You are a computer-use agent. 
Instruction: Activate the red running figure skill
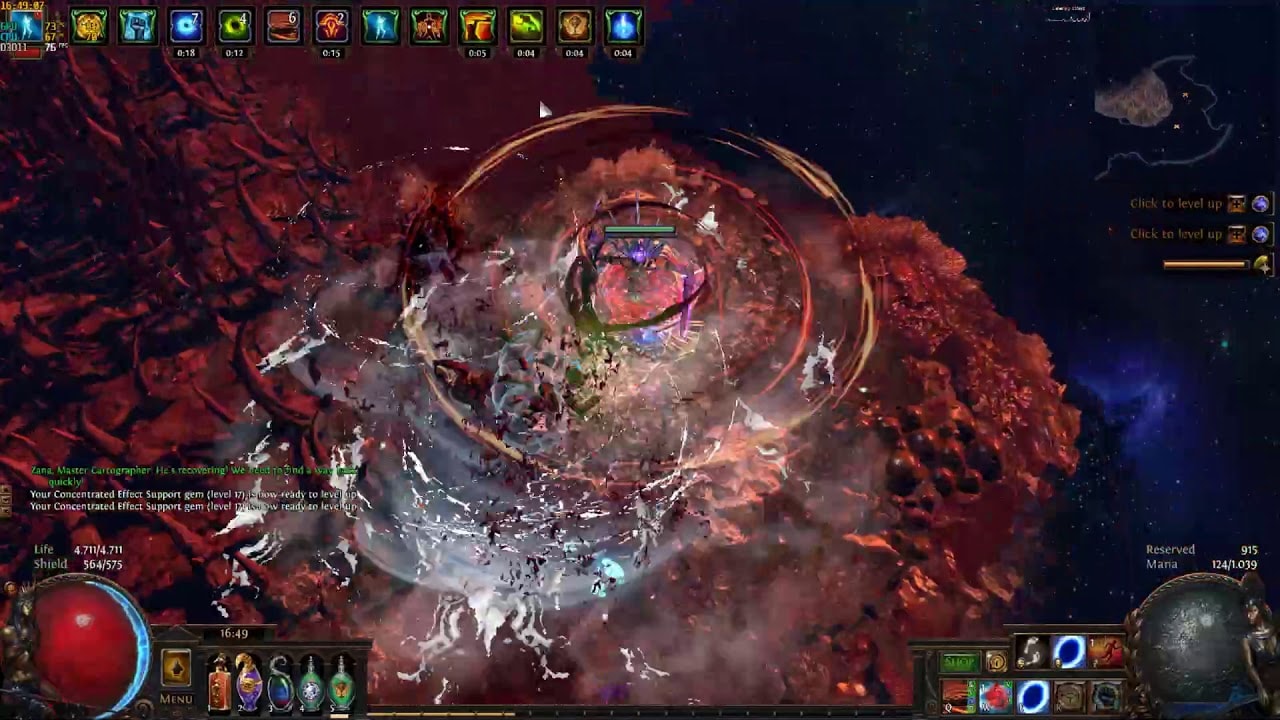pos(1106,652)
